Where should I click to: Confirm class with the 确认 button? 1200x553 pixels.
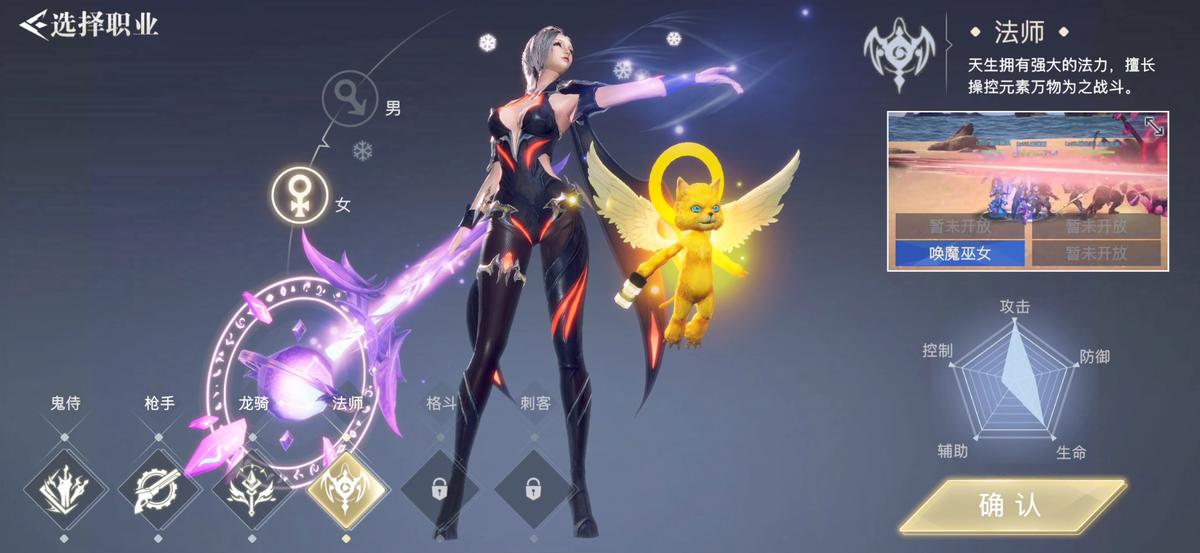pos(1010,505)
